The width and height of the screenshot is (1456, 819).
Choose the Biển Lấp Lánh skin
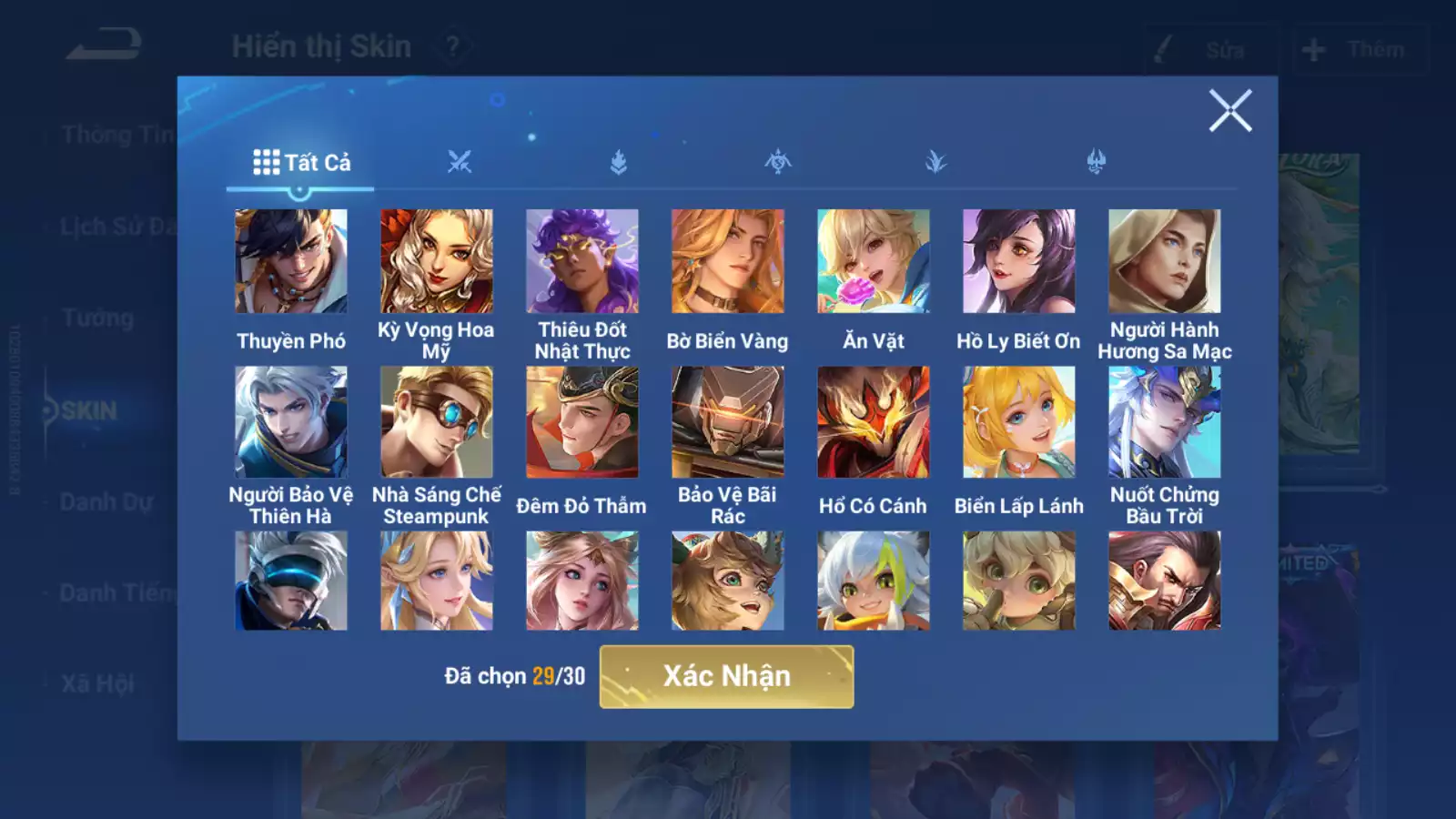pos(1019,422)
